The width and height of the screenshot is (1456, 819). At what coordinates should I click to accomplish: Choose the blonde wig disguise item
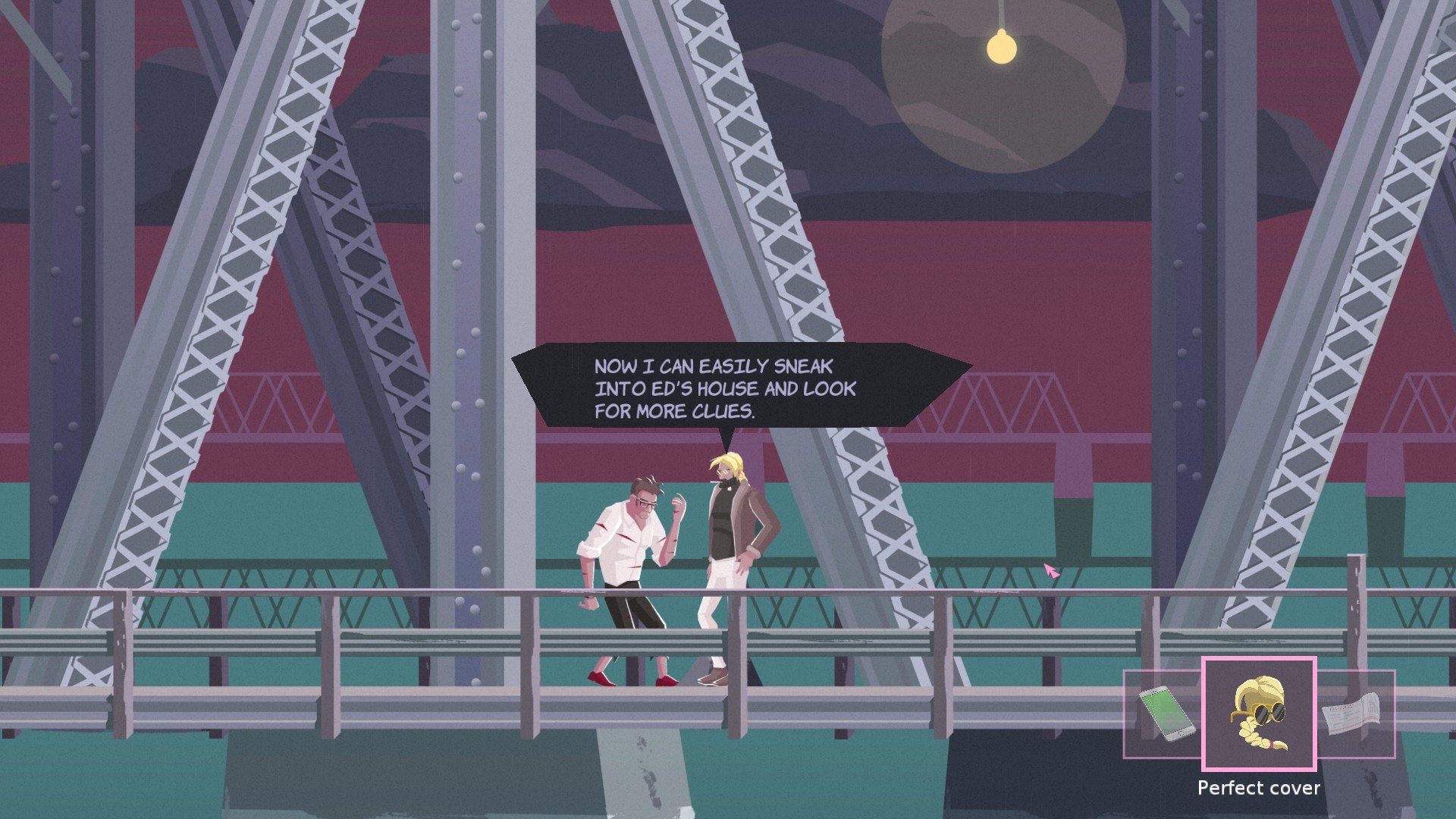coord(1259,714)
